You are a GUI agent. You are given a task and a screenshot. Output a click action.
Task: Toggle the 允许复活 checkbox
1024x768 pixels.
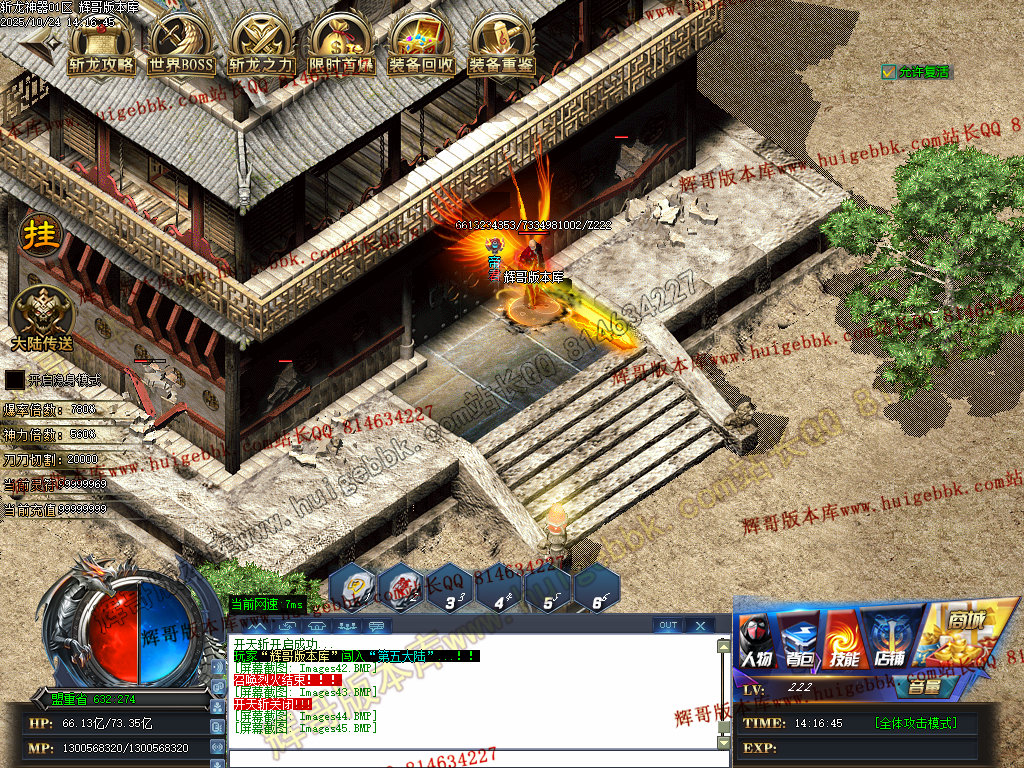pos(889,72)
